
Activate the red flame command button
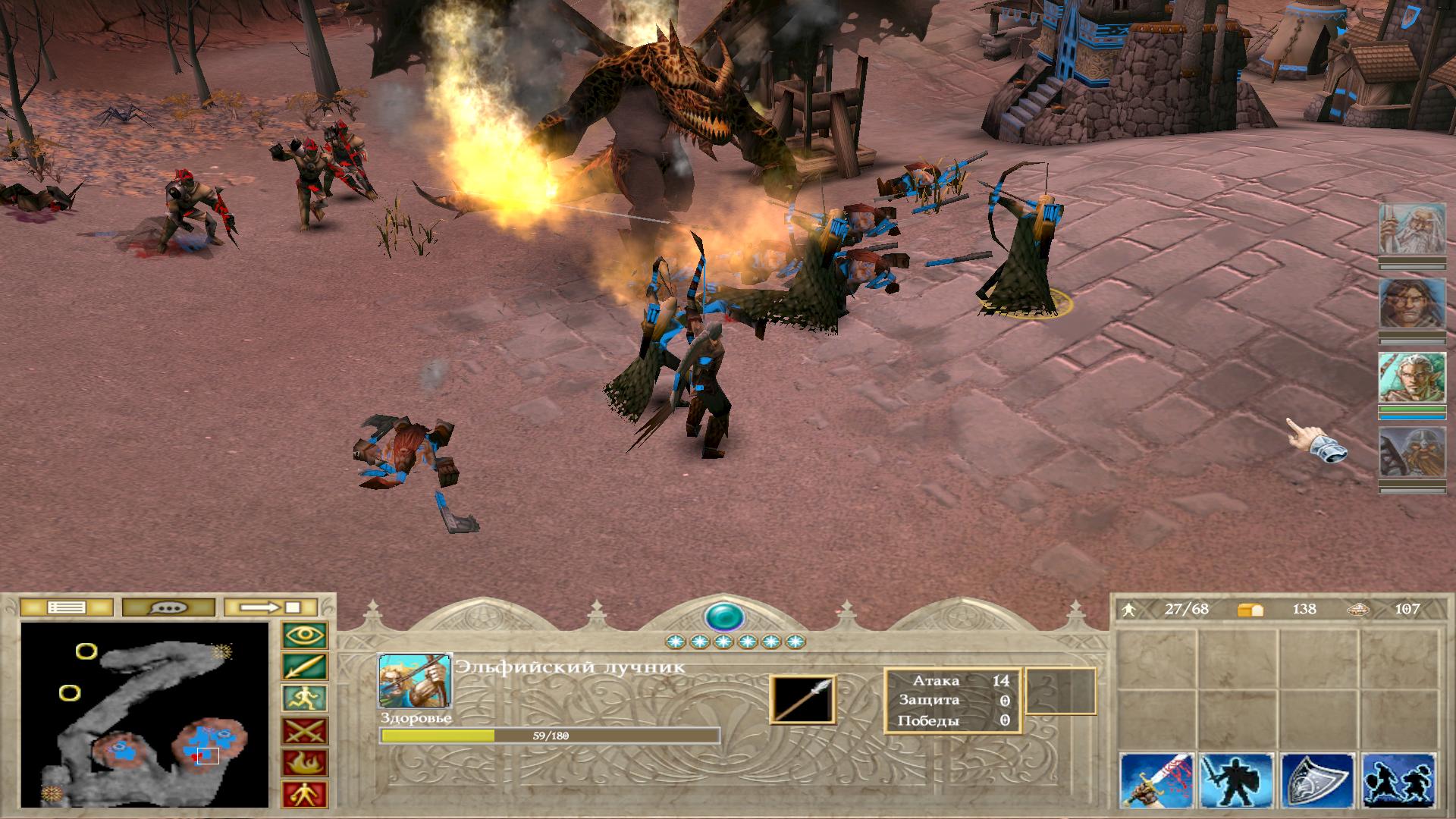pyautogui.click(x=305, y=763)
